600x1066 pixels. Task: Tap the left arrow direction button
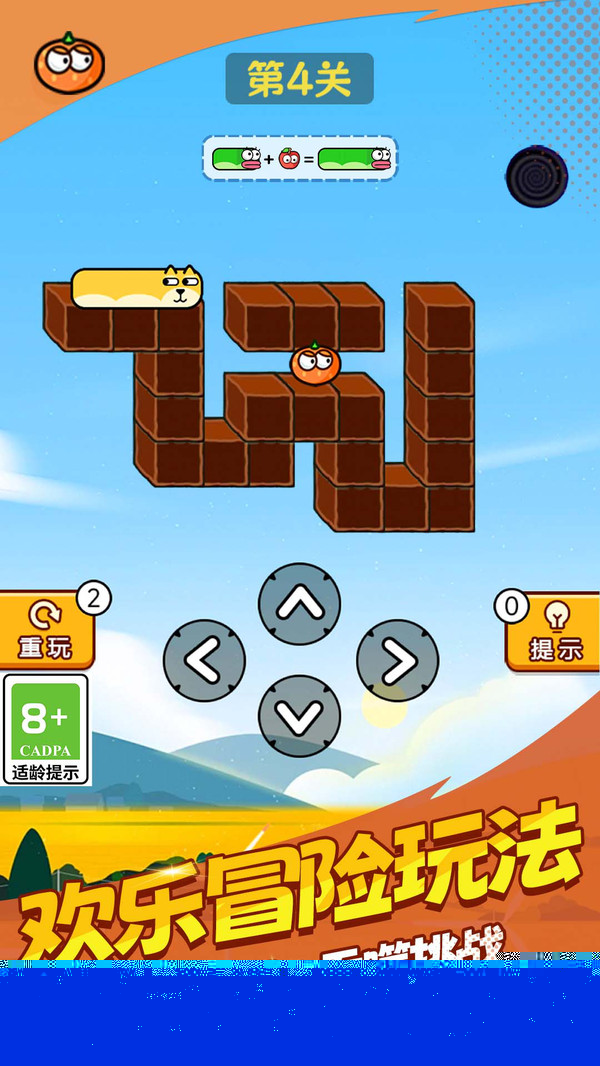click(204, 661)
